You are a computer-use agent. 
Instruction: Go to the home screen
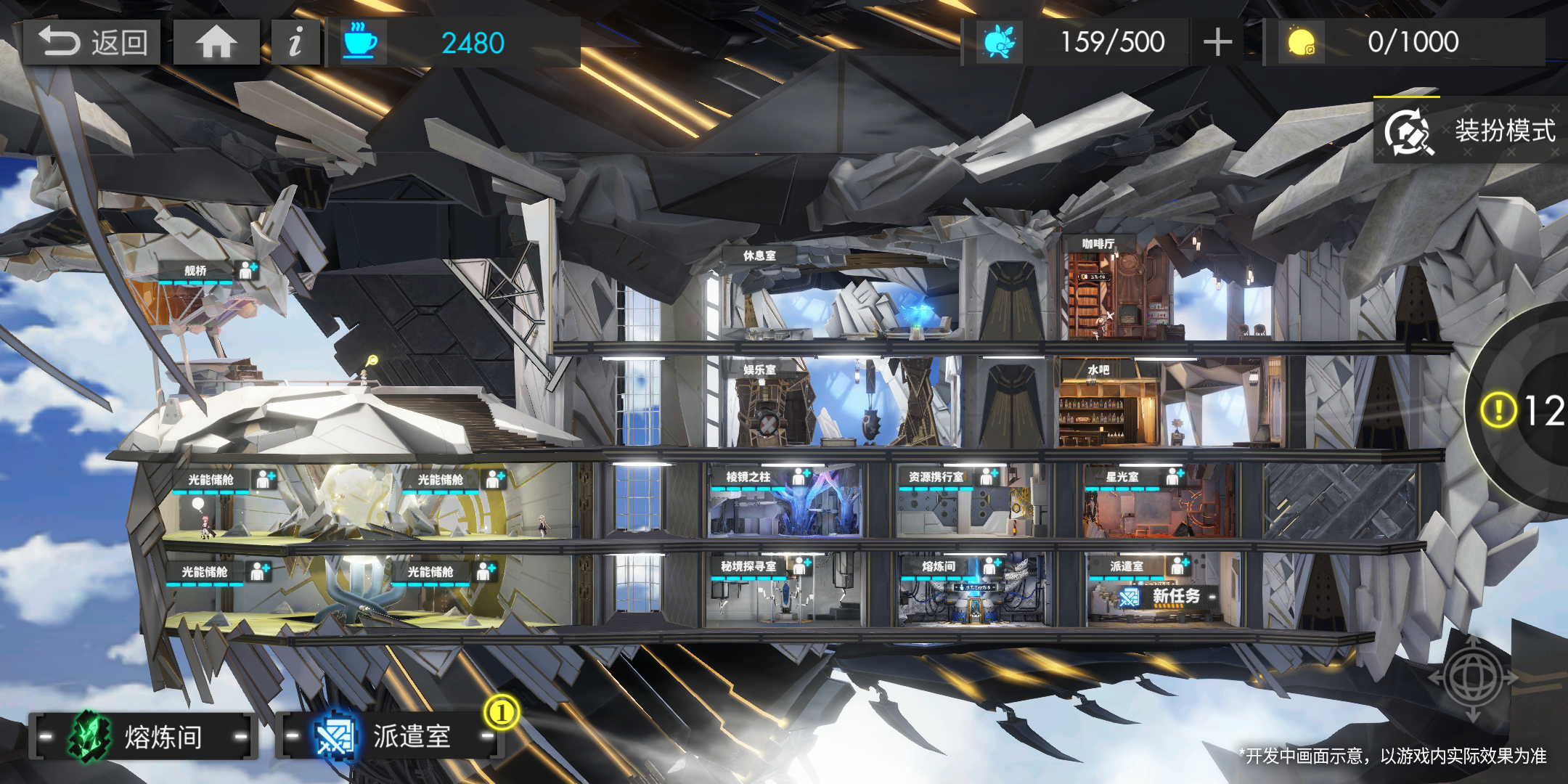click(216, 42)
